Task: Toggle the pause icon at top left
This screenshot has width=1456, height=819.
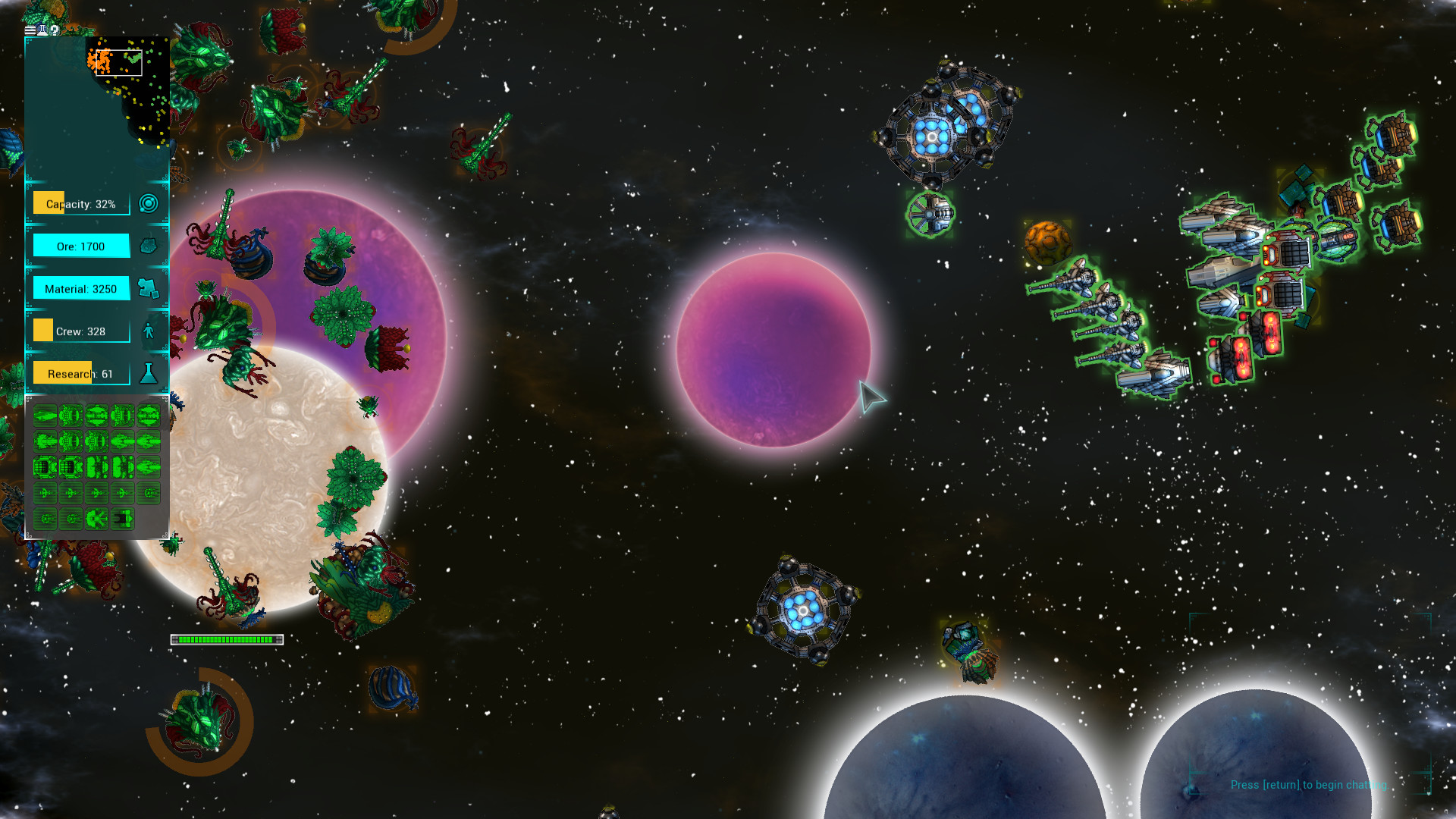Action: coord(42,30)
